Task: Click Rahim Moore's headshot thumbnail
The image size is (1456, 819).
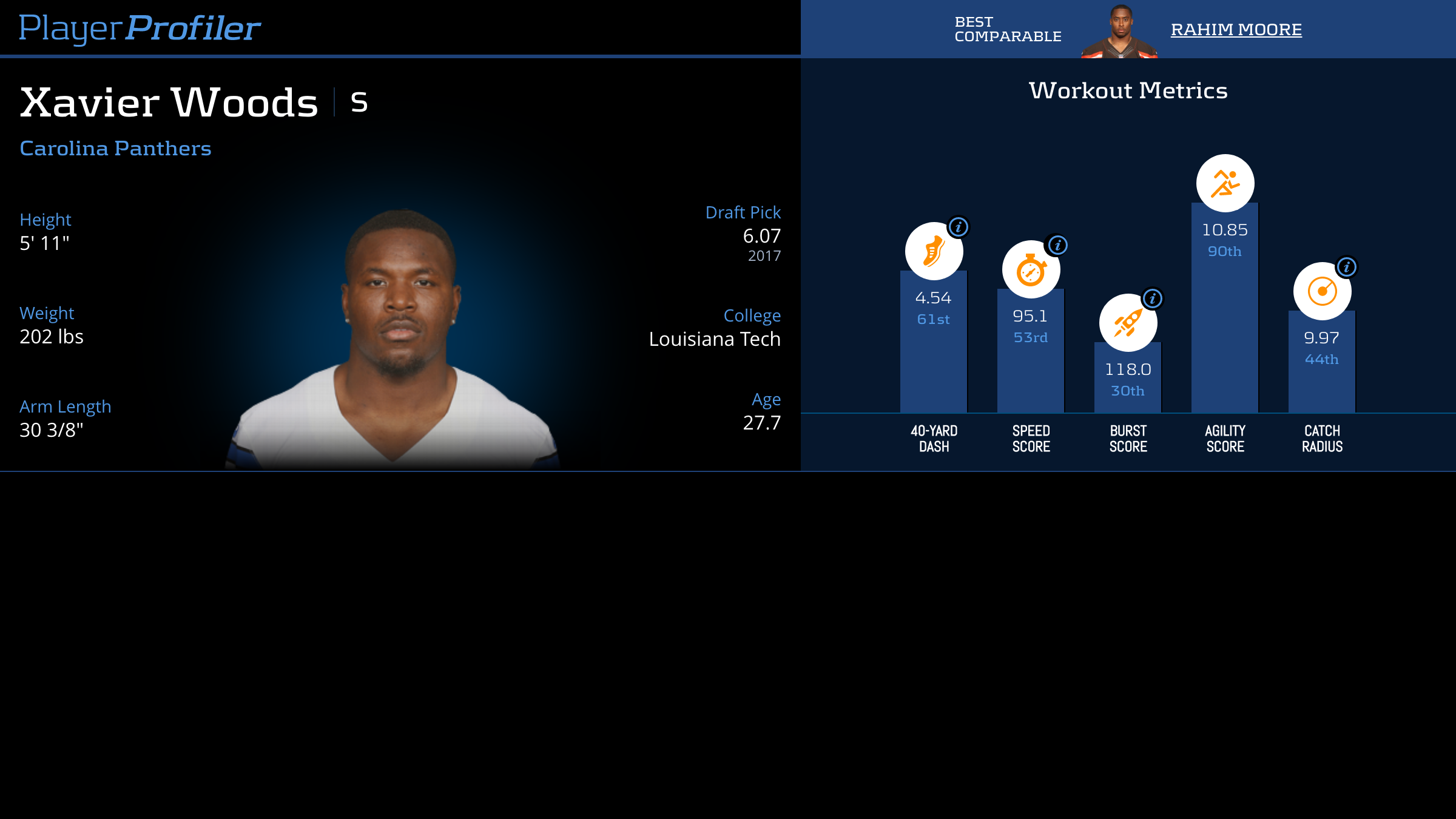Action: point(1119,32)
